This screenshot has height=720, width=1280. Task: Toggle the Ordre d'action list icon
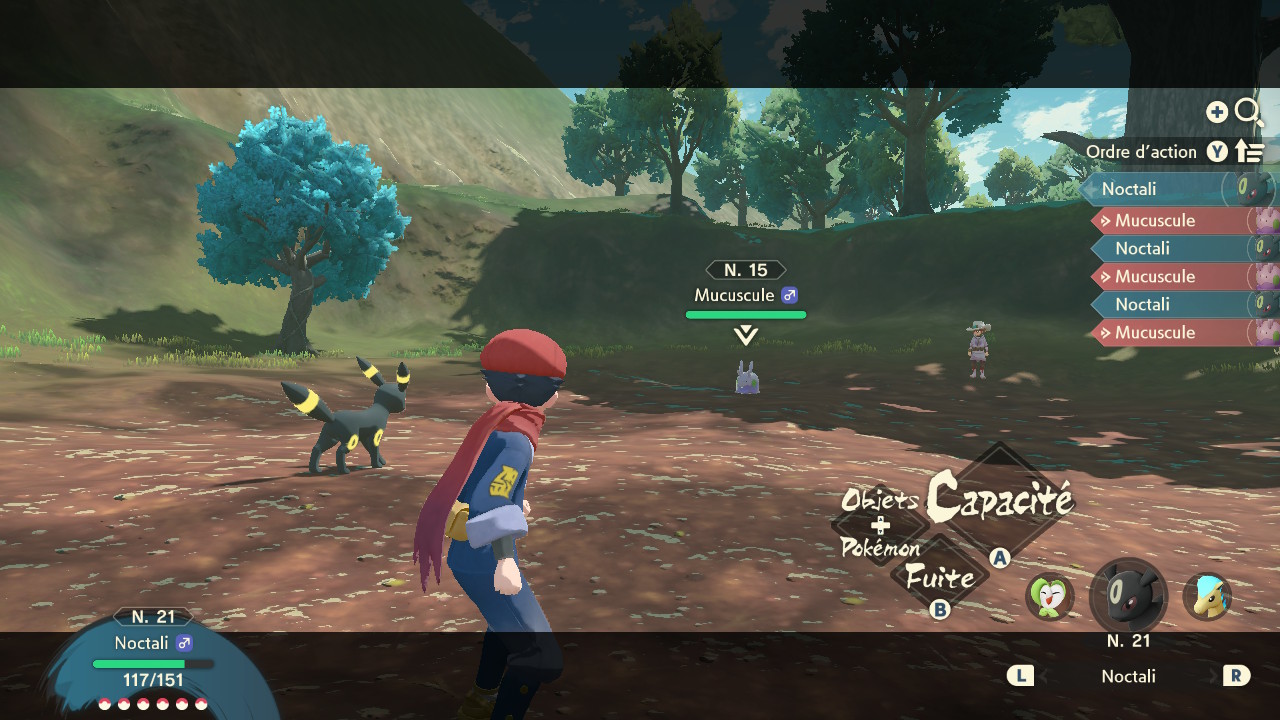point(1250,152)
